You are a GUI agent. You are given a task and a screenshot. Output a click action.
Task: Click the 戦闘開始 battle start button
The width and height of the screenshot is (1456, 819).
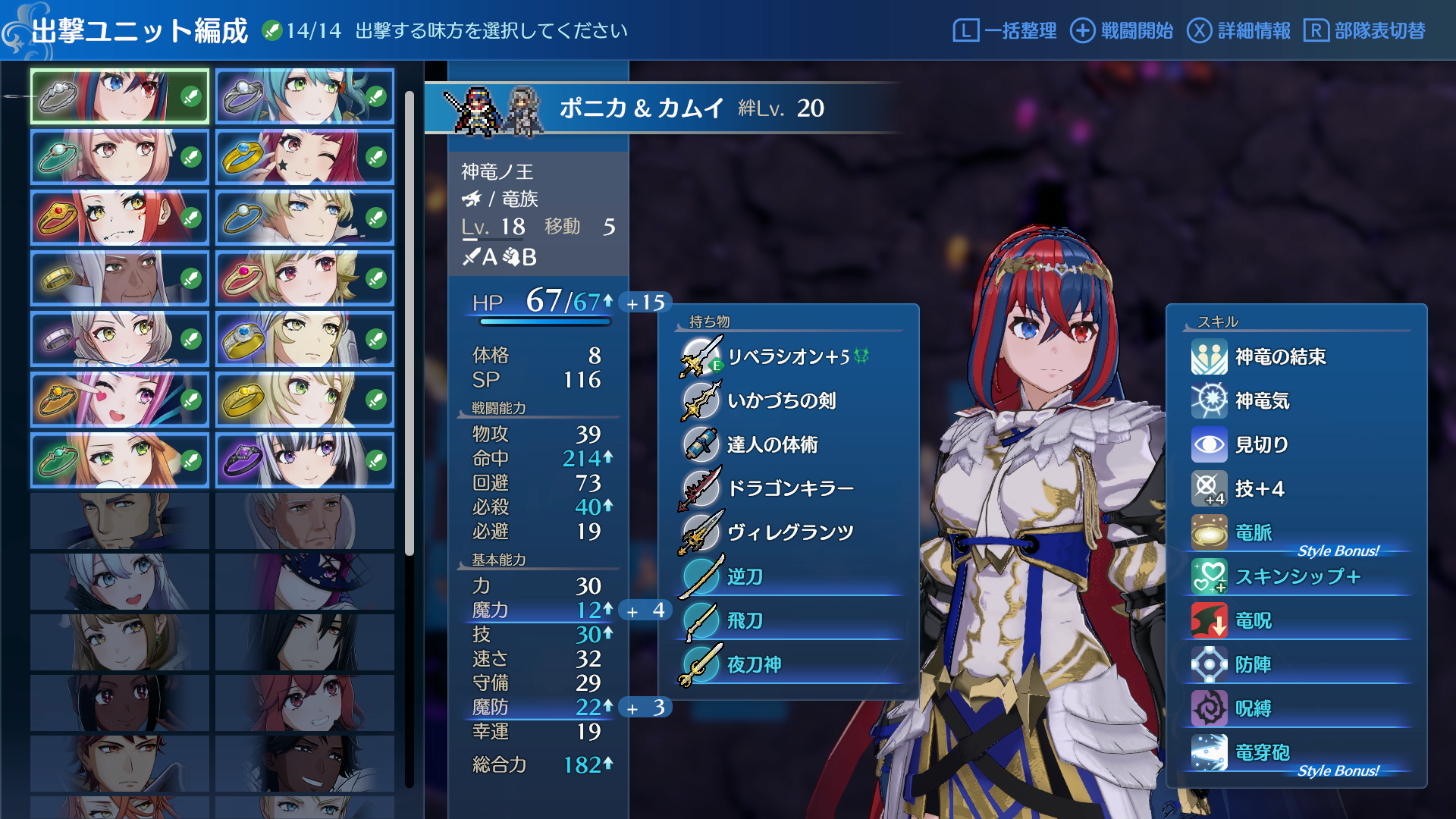pos(1122,30)
